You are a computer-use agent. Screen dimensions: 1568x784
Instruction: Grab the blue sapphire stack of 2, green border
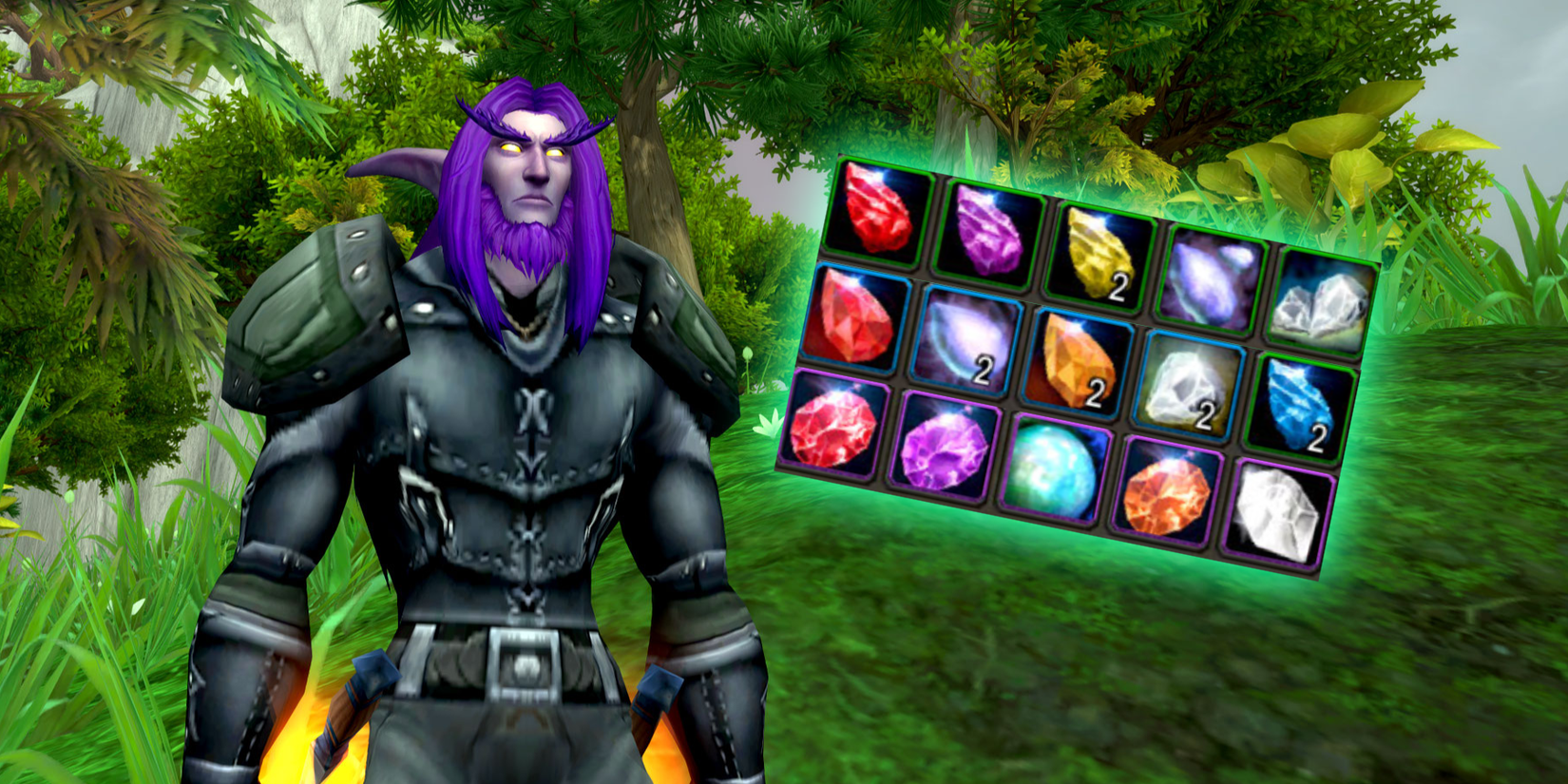[x=1299, y=407]
